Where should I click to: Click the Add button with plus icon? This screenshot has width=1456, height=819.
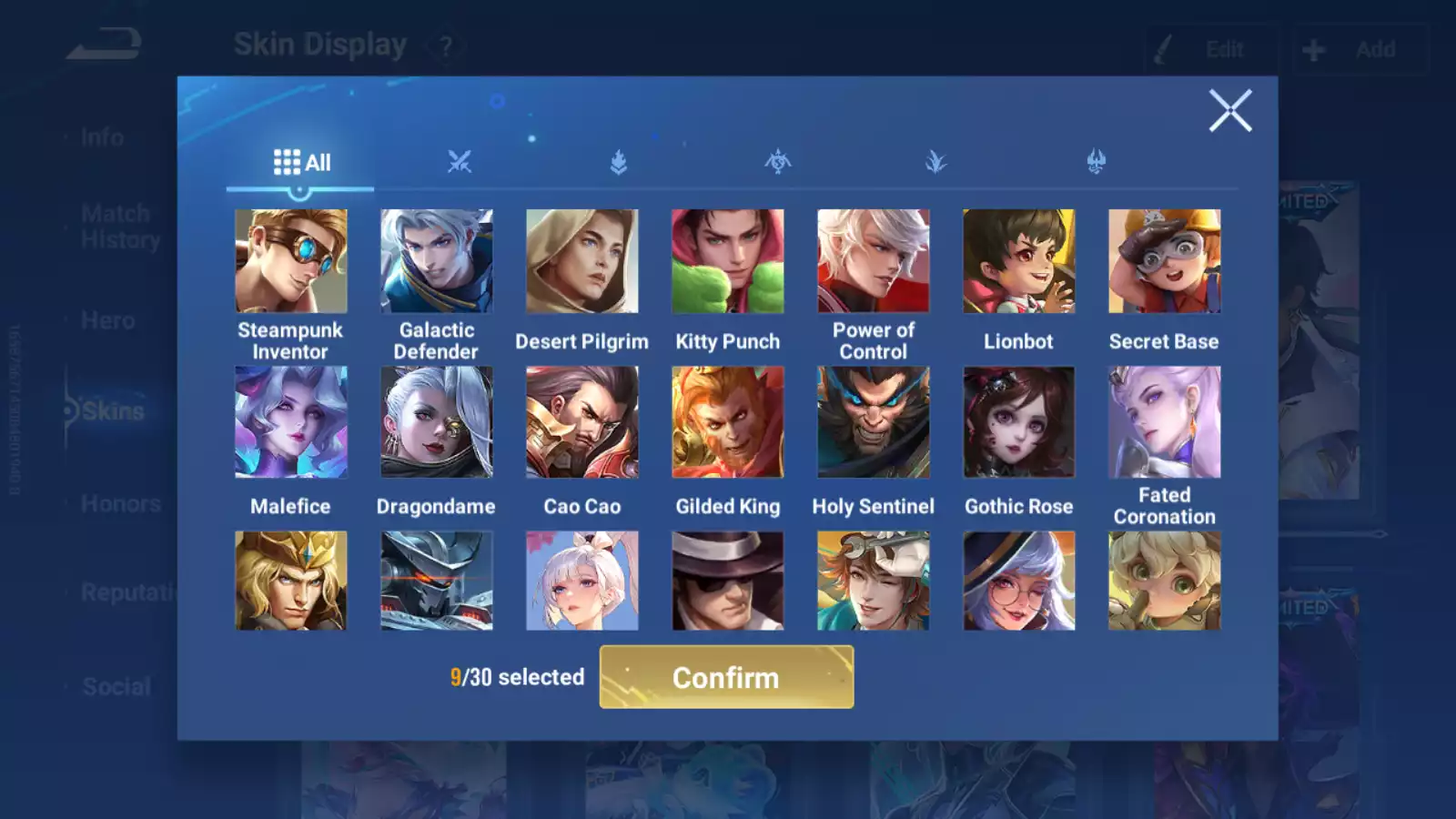point(1360,49)
